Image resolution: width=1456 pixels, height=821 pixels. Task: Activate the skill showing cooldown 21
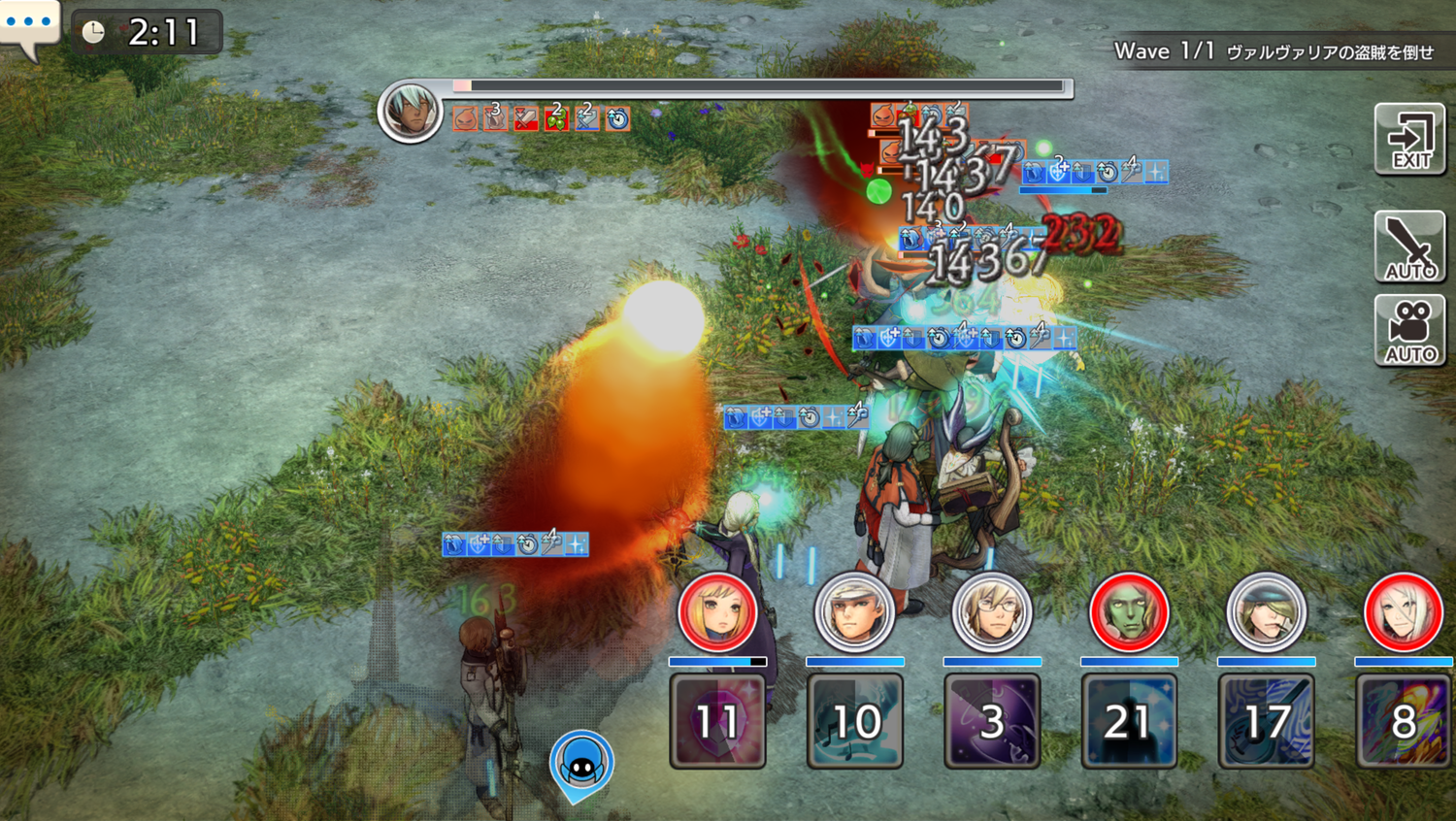(1128, 721)
